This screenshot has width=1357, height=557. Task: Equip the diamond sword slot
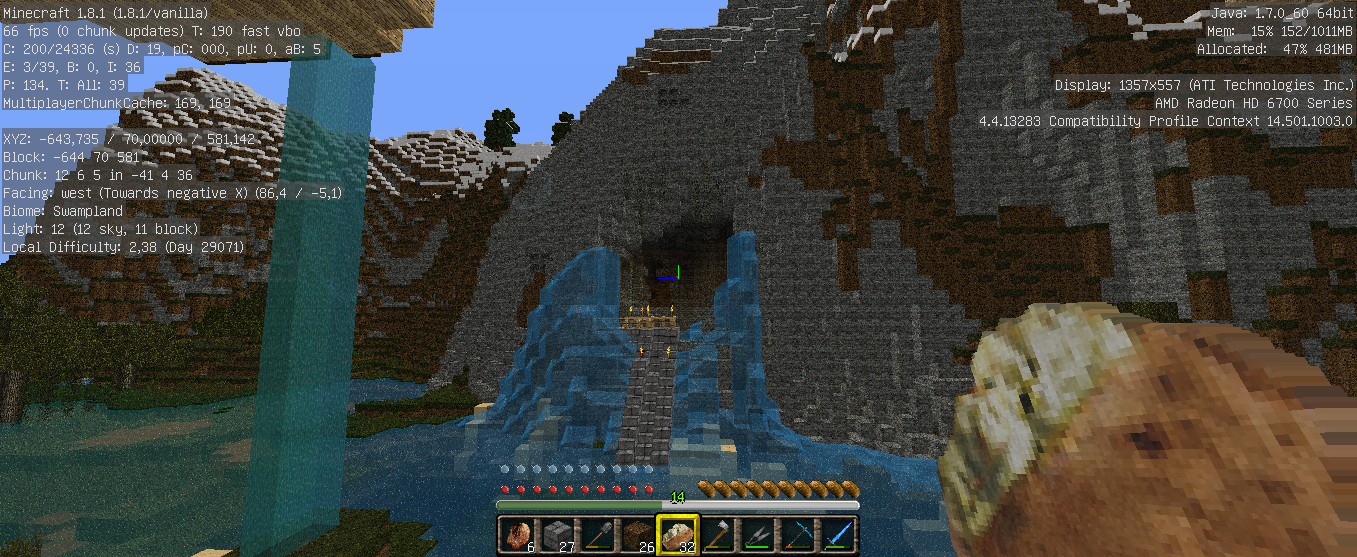click(837, 535)
